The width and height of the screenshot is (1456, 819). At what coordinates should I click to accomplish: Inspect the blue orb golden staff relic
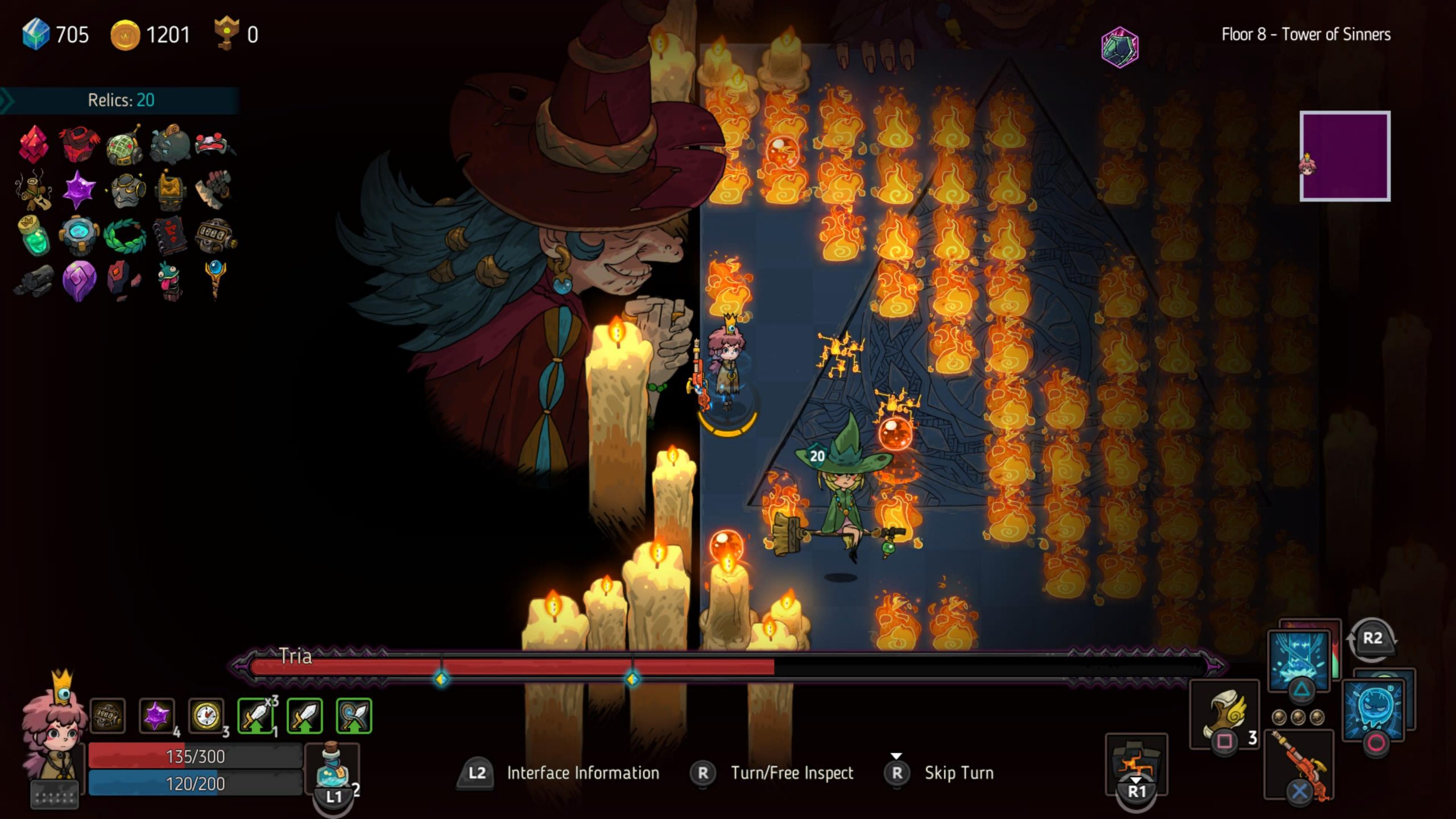pyautogui.click(x=215, y=279)
